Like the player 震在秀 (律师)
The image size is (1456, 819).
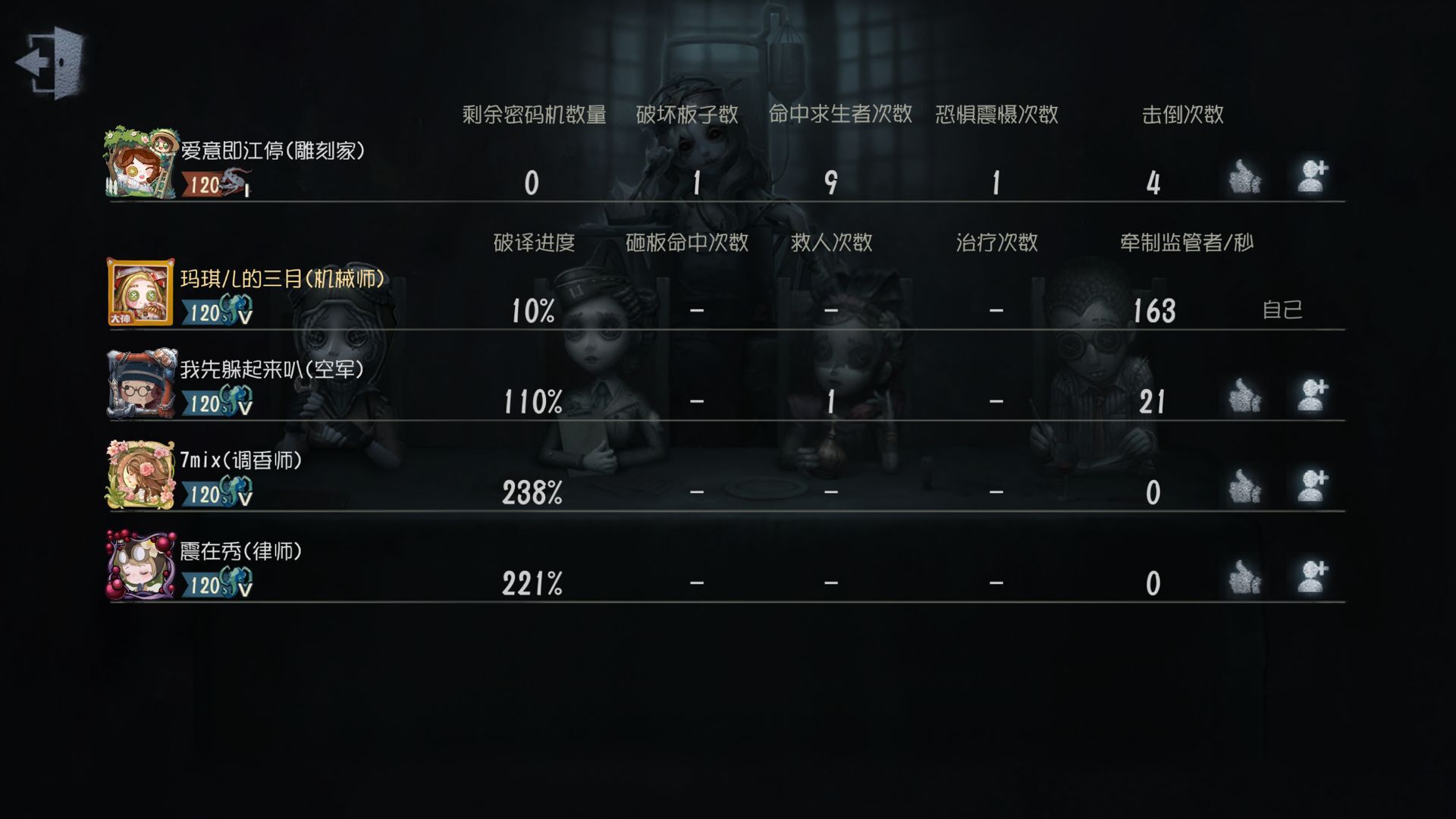pyautogui.click(x=1244, y=578)
